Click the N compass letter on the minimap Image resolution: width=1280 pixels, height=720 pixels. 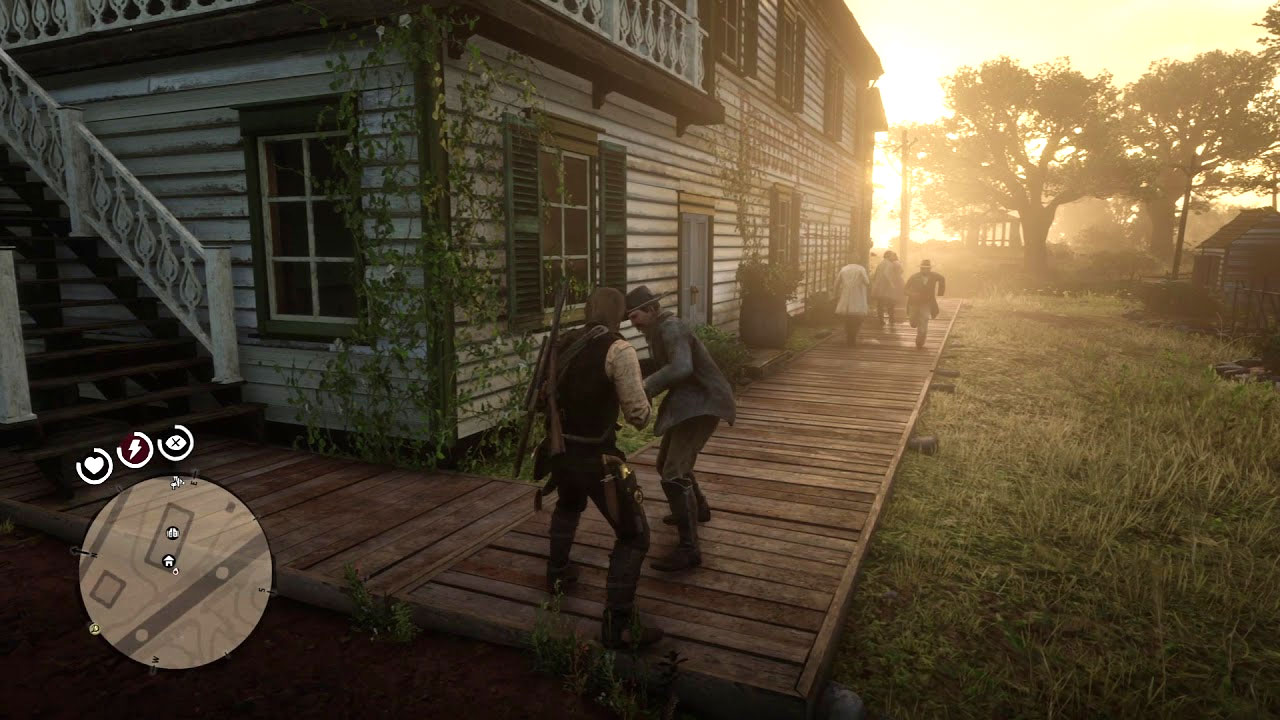[x=93, y=553]
